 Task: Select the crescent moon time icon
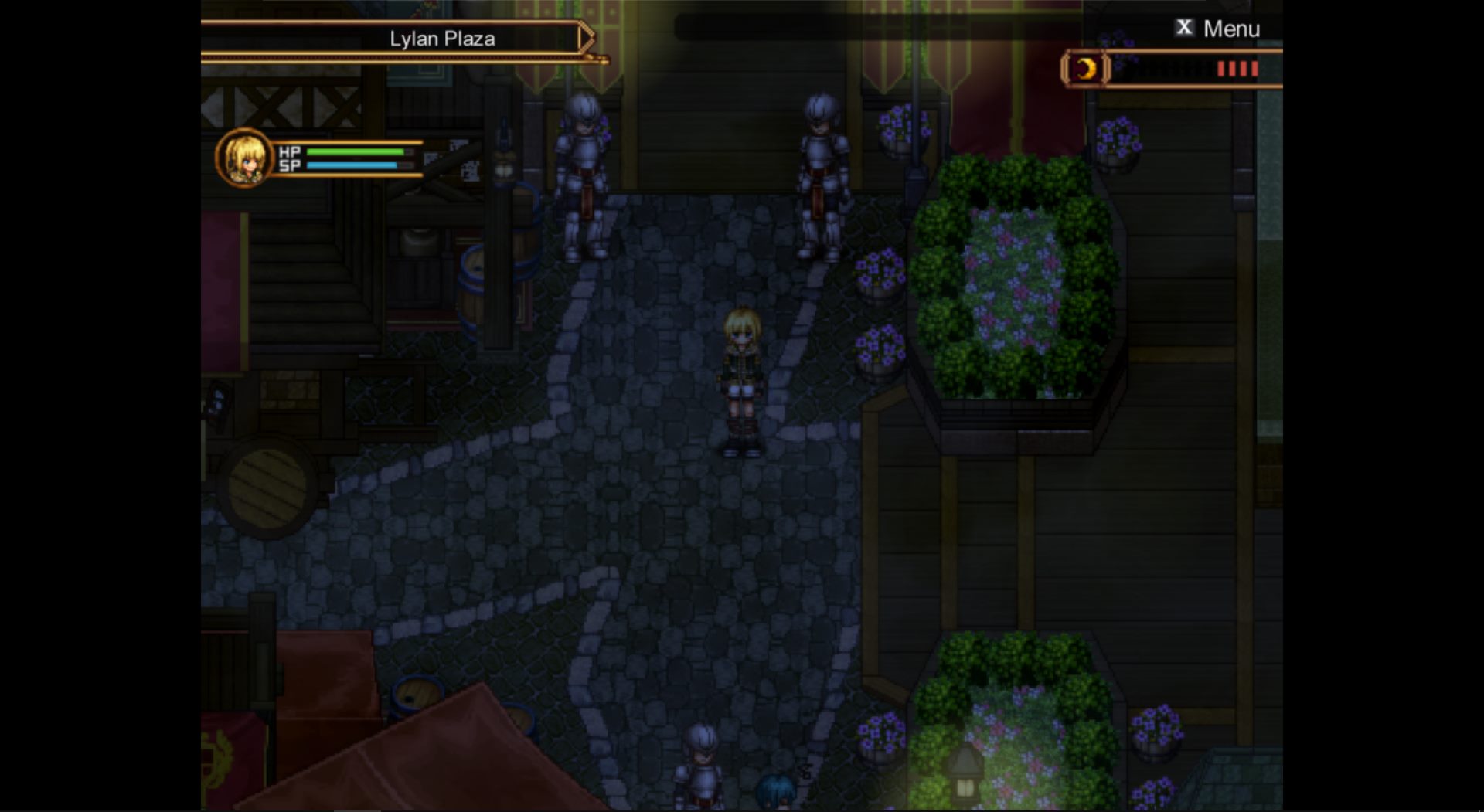tap(1086, 70)
